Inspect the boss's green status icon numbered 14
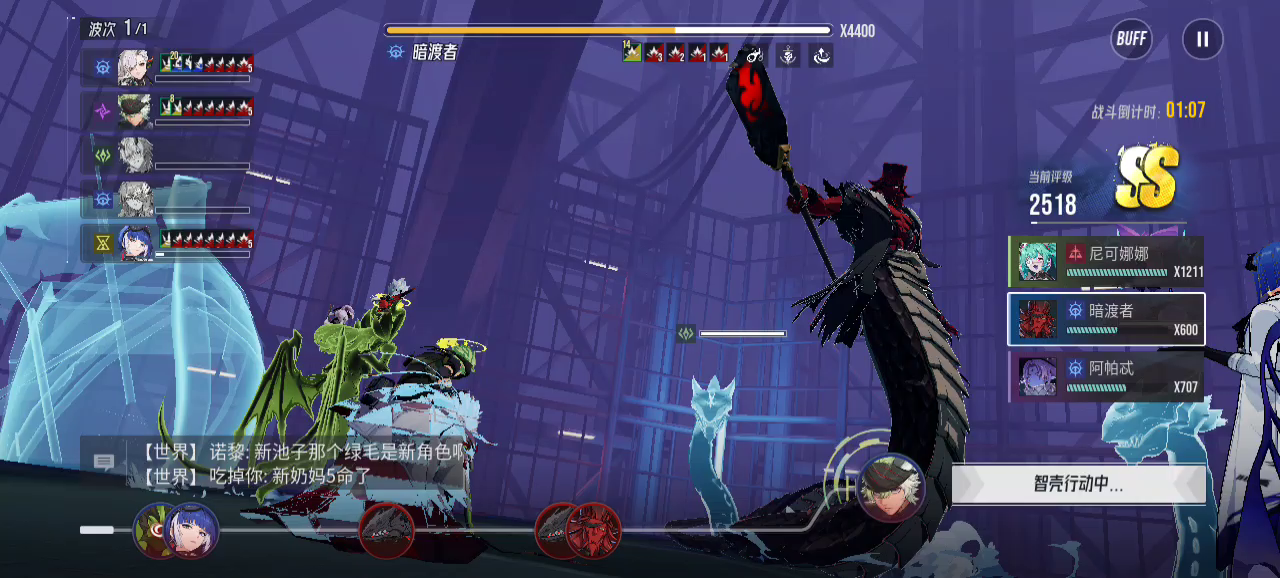The height and width of the screenshot is (578, 1280). (631, 51)
